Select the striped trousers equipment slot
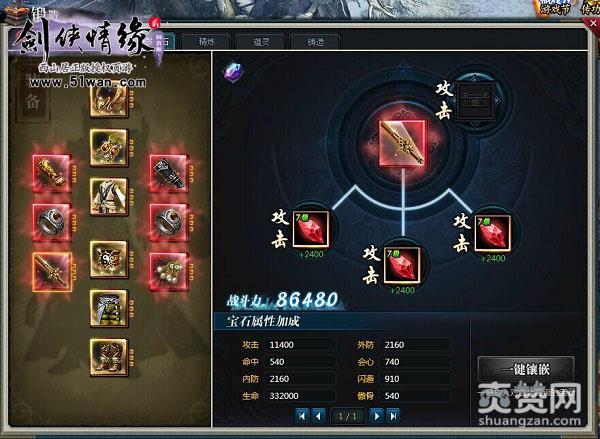 (107, 305)
